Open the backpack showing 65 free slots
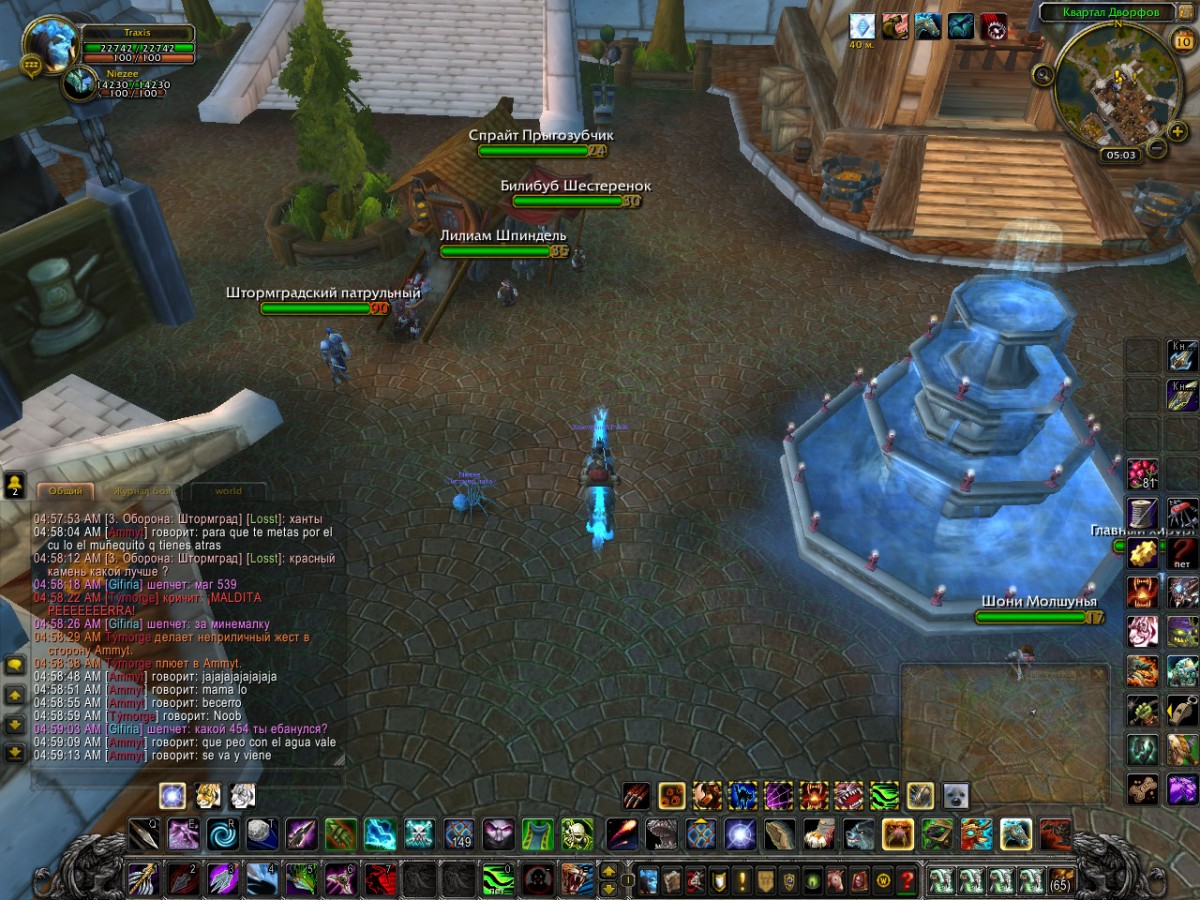This screenshot has width=1200, height=900. click(1061, 881)
